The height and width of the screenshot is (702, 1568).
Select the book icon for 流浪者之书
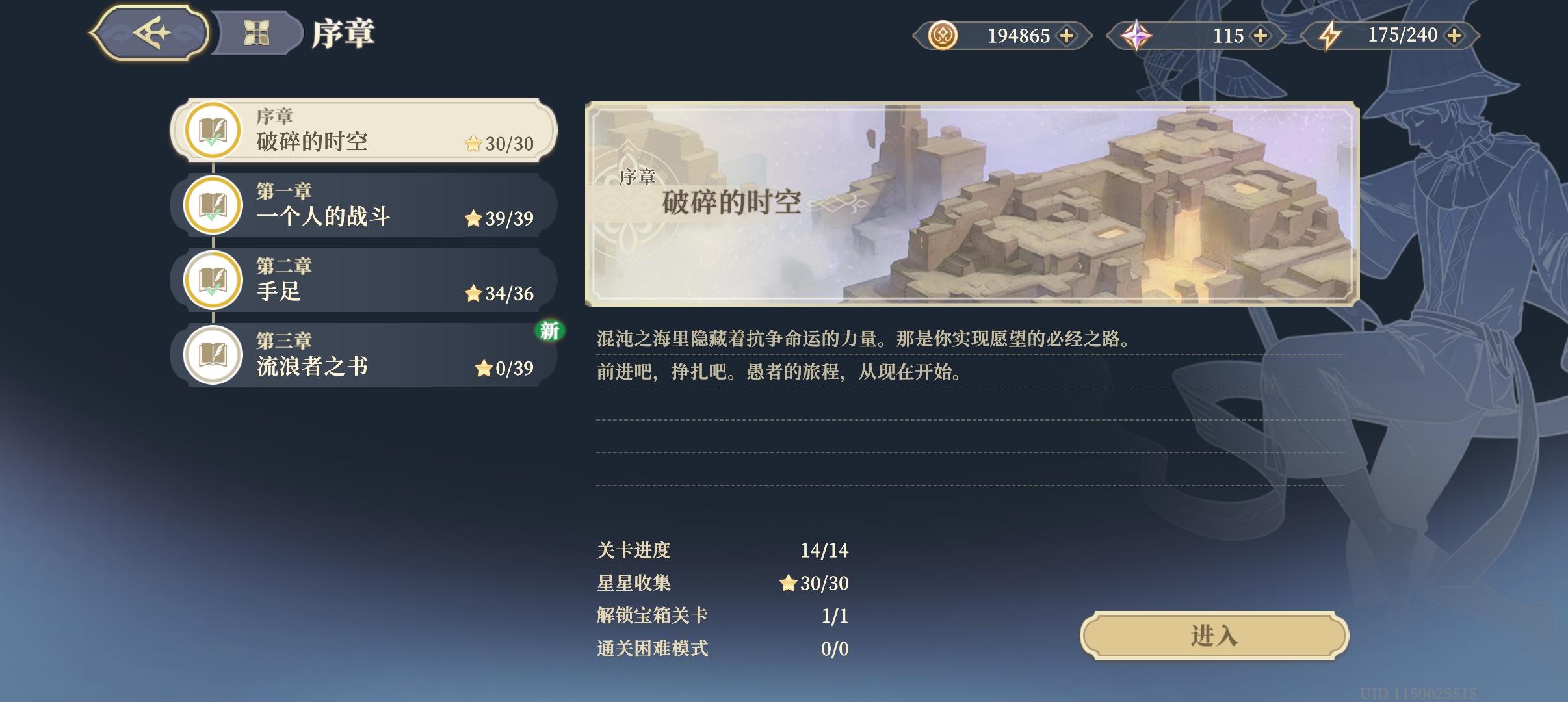click(x=213, y=354)
